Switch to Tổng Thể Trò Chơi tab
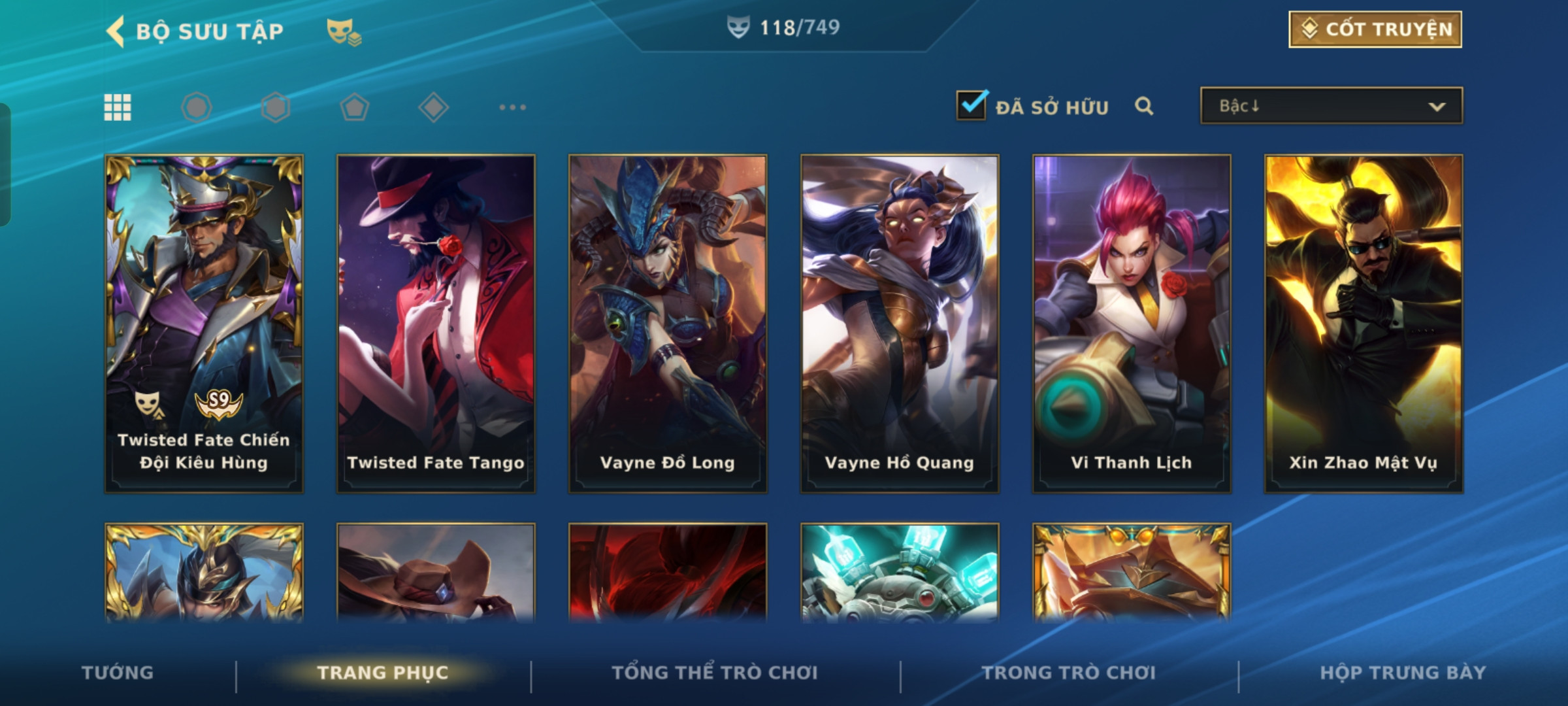The height and width of the screenshot is (706, 1568). (x=714, y=673)
